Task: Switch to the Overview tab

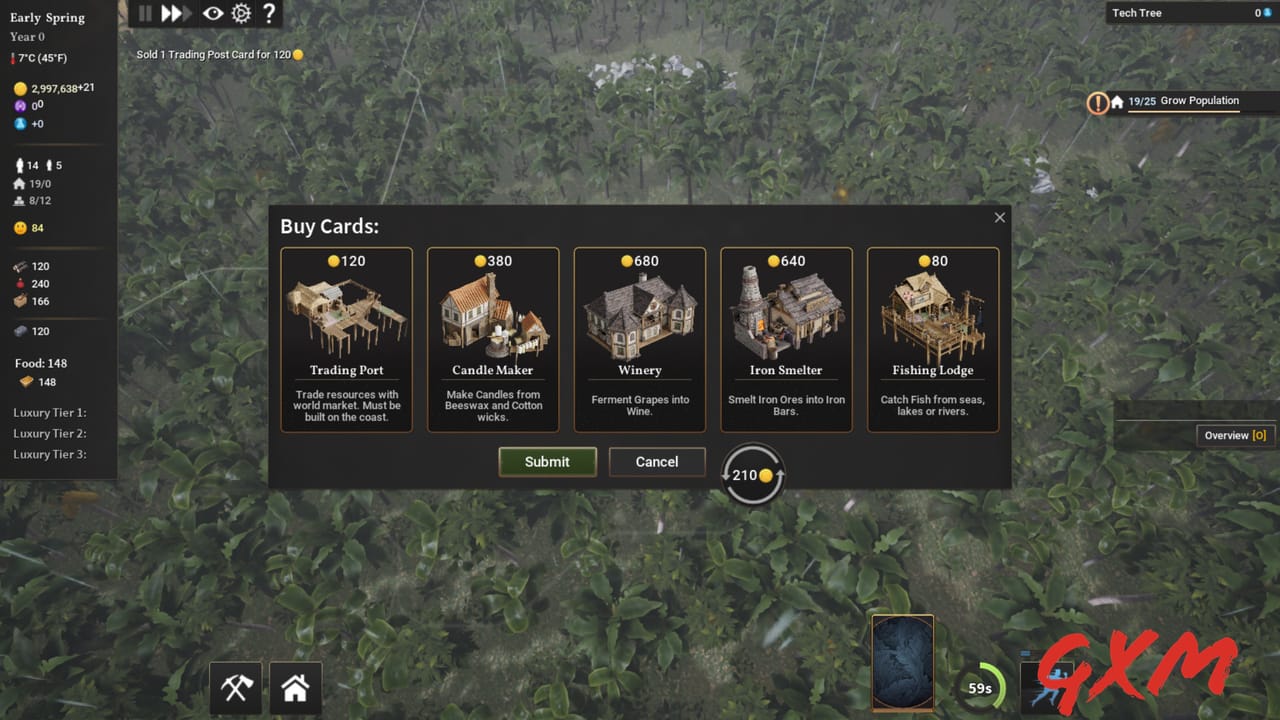Action: 1235,435
